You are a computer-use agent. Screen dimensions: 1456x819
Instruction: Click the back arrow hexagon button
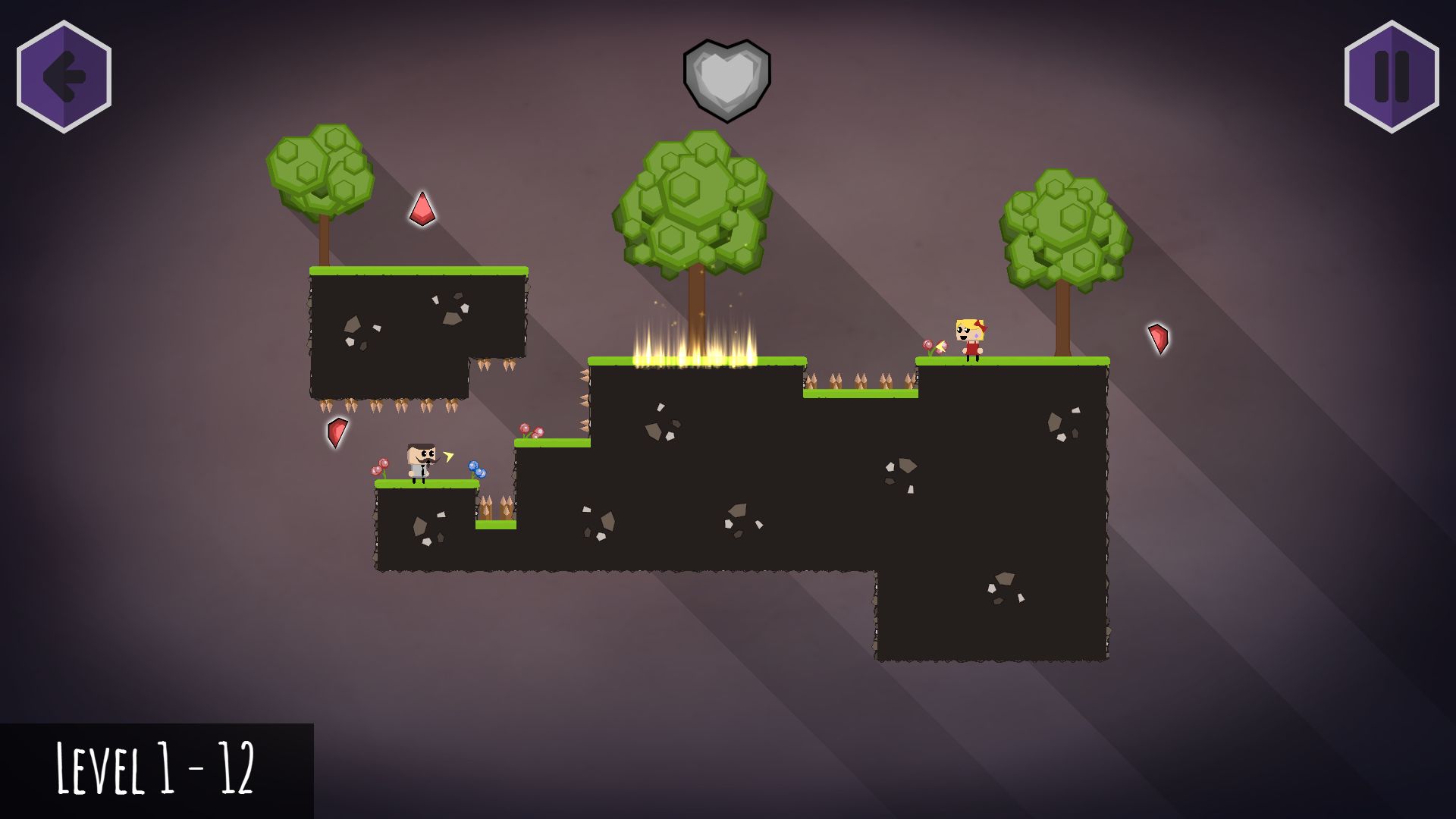(x=64, y=77)
